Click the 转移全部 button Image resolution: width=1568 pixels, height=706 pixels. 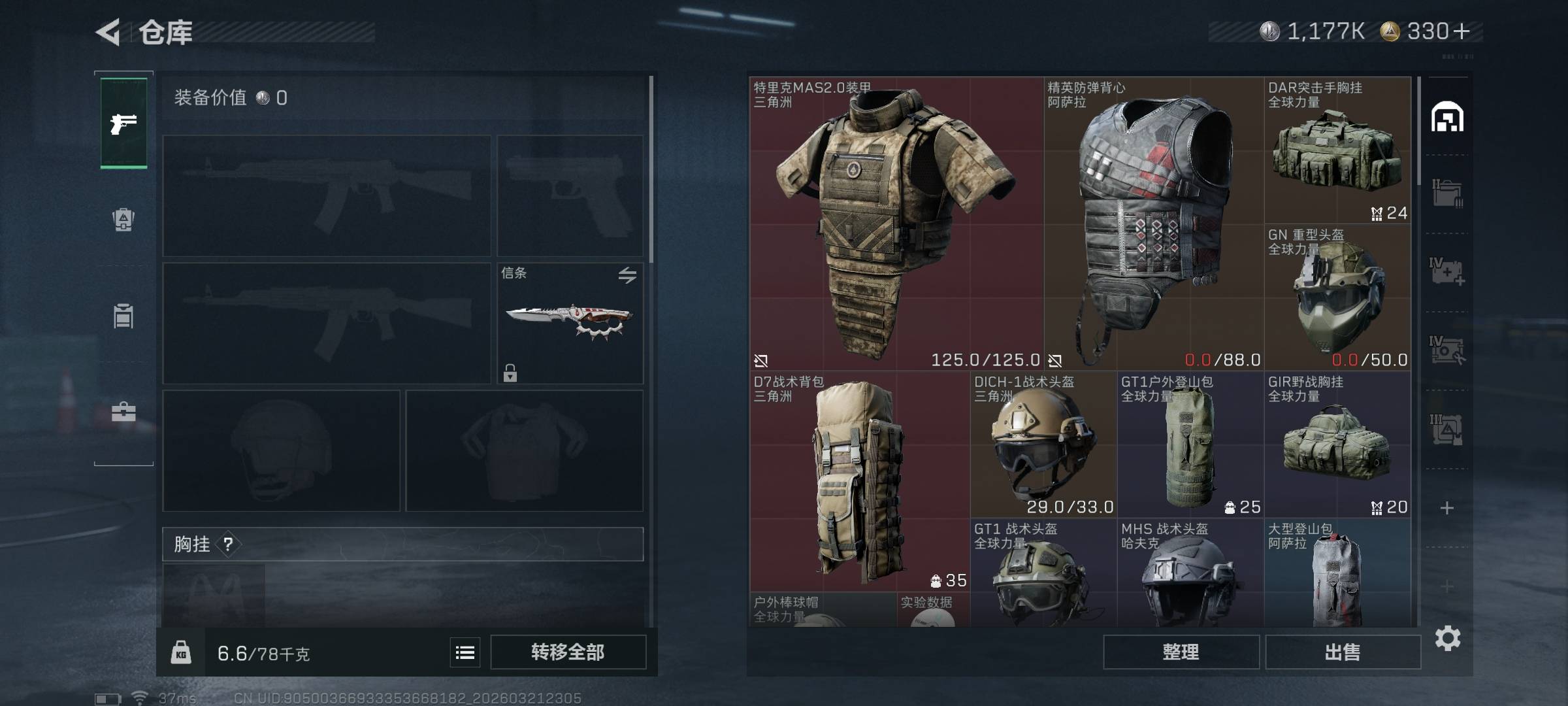pos(568,652)
